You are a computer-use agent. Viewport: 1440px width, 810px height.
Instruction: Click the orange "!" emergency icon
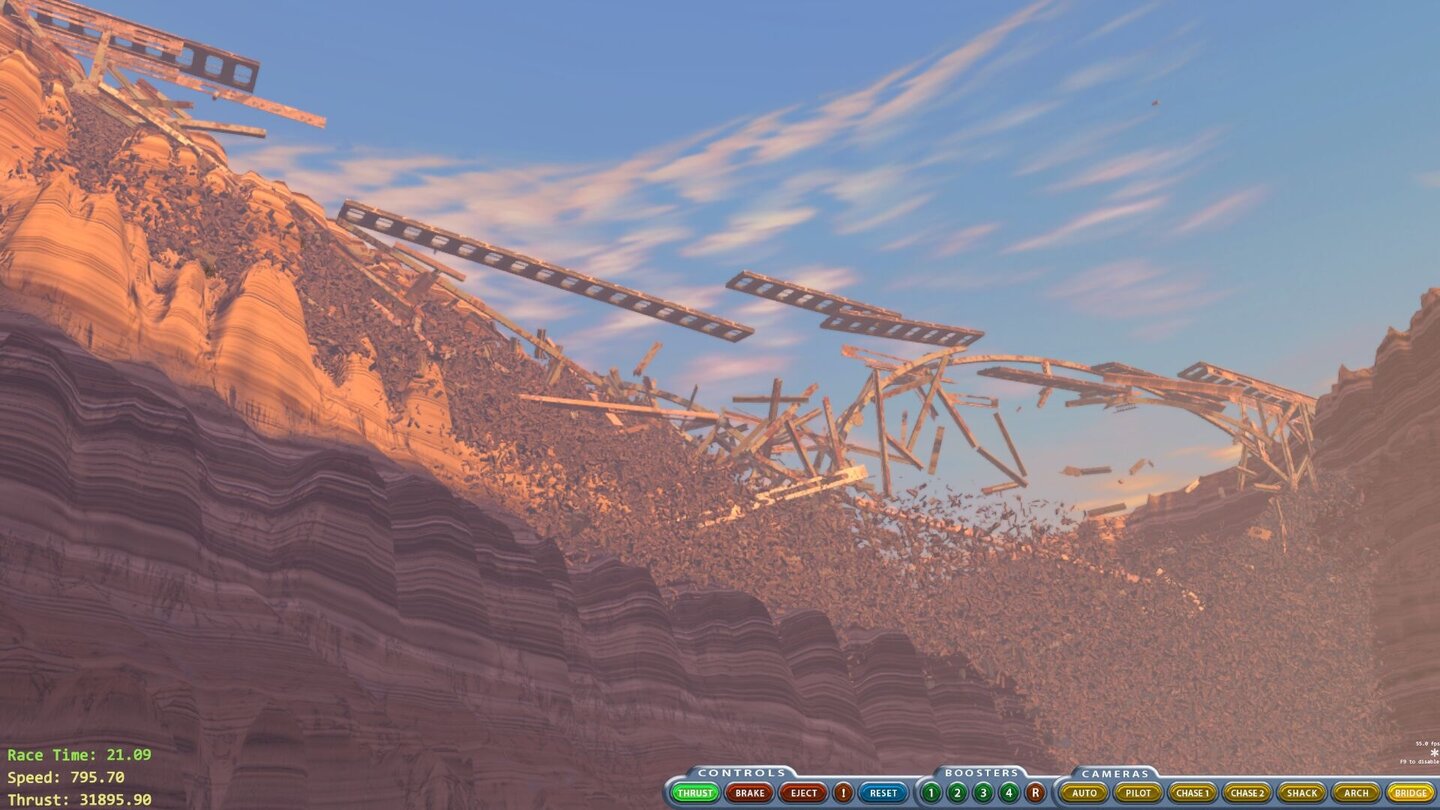841,792
